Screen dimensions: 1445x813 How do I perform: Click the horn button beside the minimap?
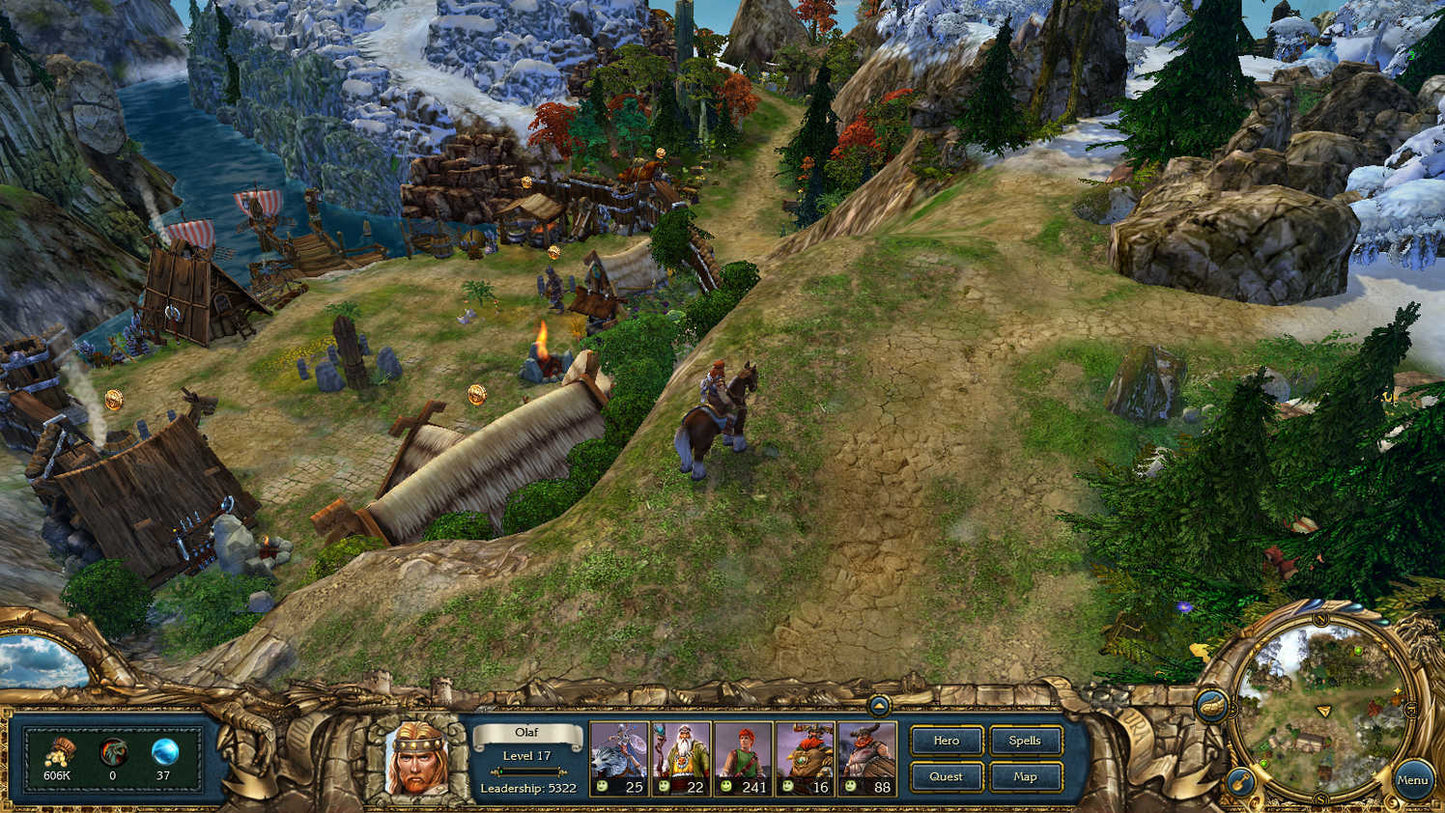[x=1212, y=705]
